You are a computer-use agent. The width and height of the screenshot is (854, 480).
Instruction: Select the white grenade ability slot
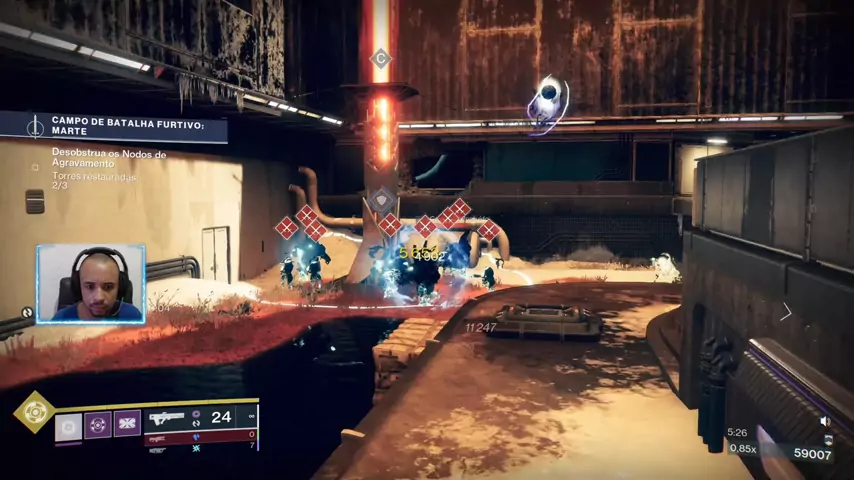pyautogui.click(x=68, y=426)
